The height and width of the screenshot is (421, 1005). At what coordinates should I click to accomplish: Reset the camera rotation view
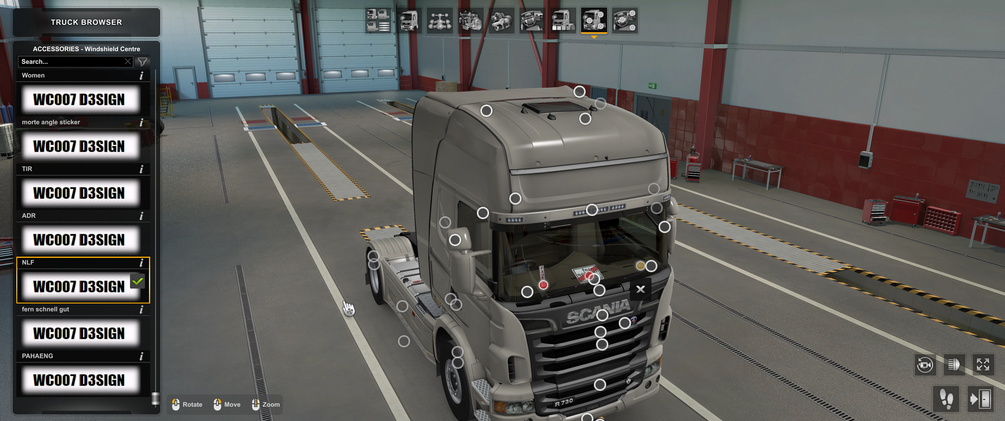coord(925,365)
